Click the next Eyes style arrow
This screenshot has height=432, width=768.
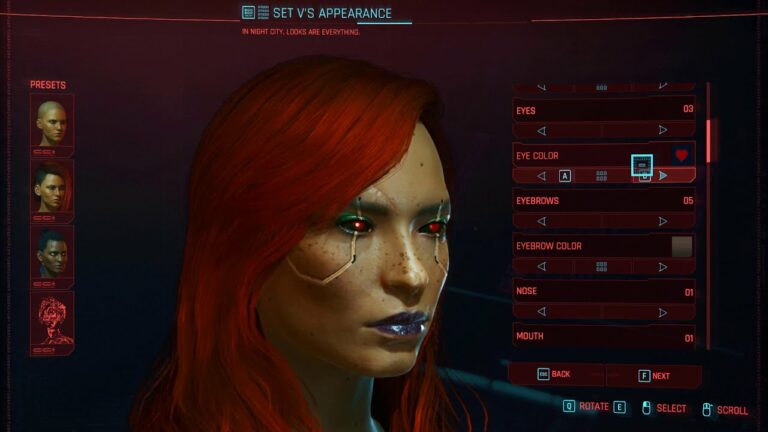[x=662, y=130]
